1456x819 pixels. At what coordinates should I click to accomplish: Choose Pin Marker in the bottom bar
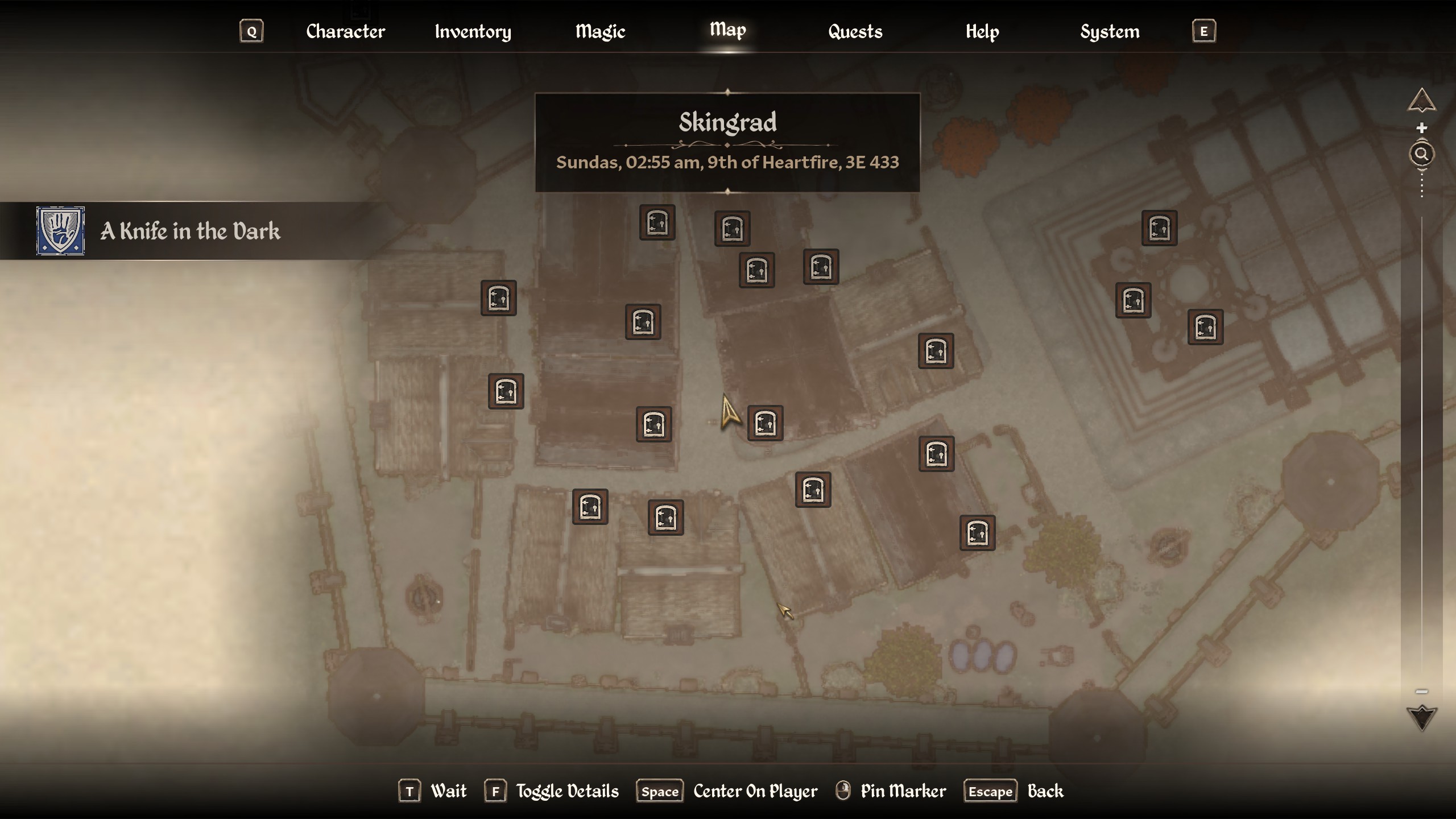click(903, 791)
